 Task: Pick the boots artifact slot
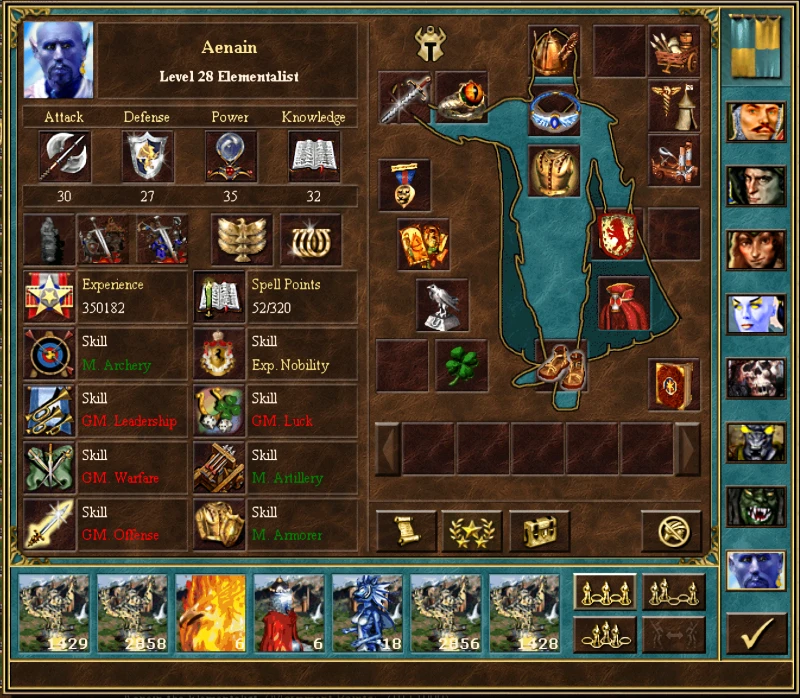point(560,365)
